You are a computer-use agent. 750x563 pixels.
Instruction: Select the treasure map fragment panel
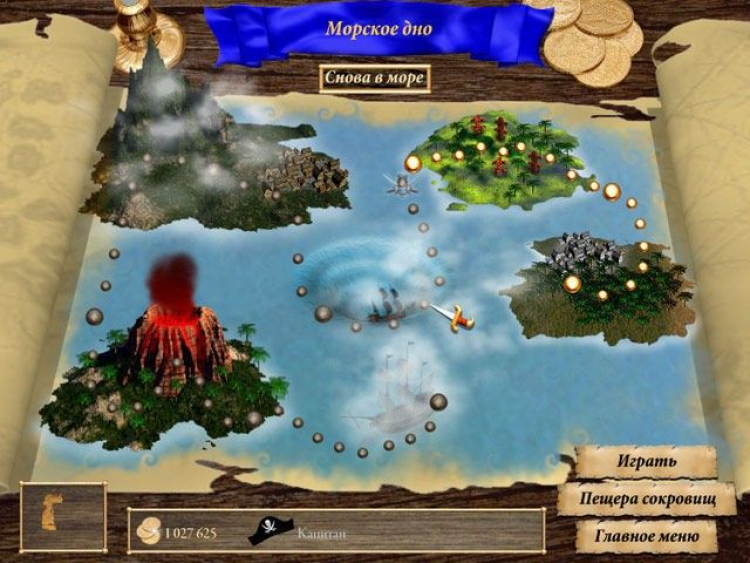(x=63, y=517)
